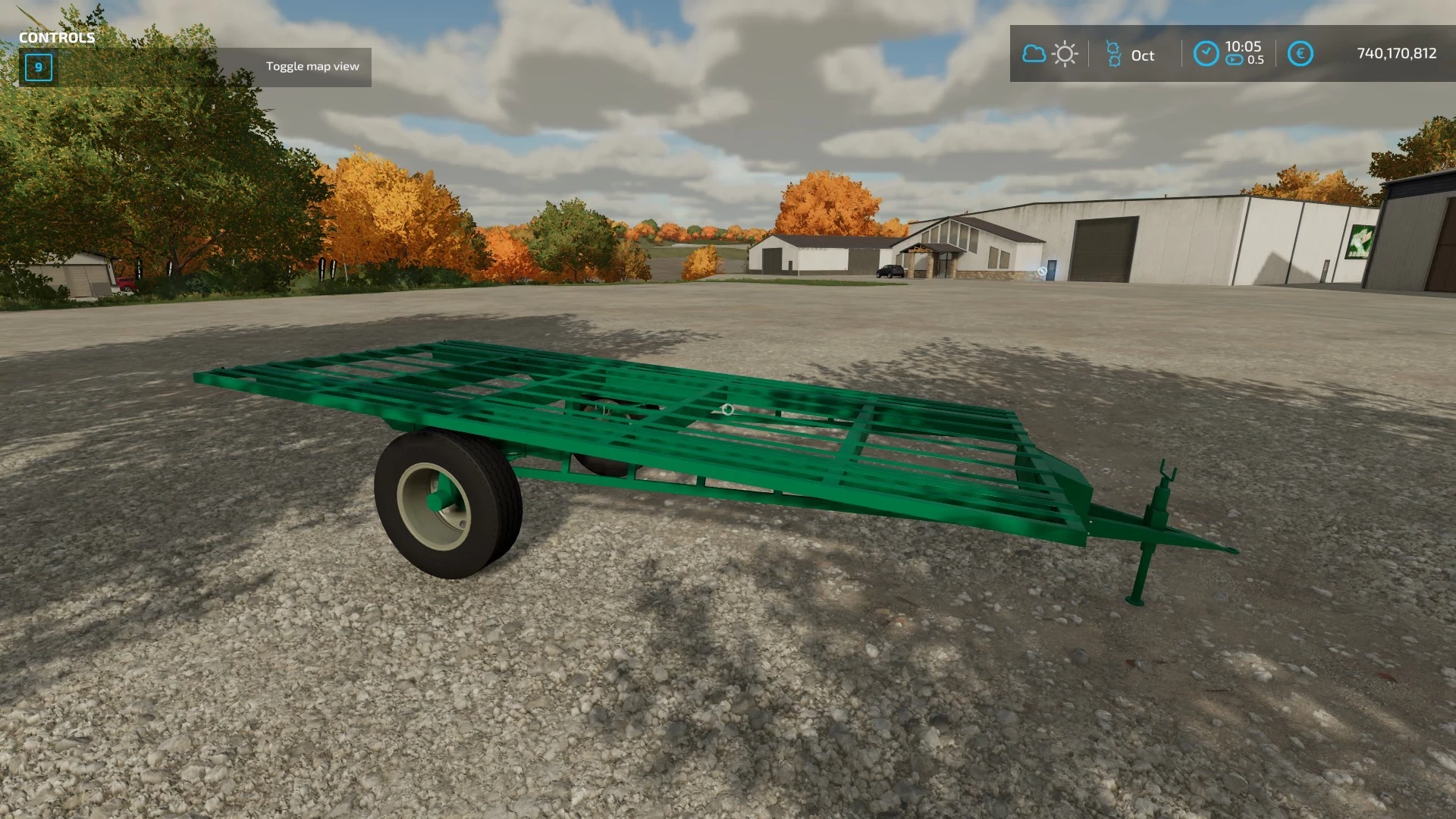Screen dimensions: 1456x819
Task: Select the sun forecast icon next to the cloud
Action: pyautogui.click(x=1065, y=54)
